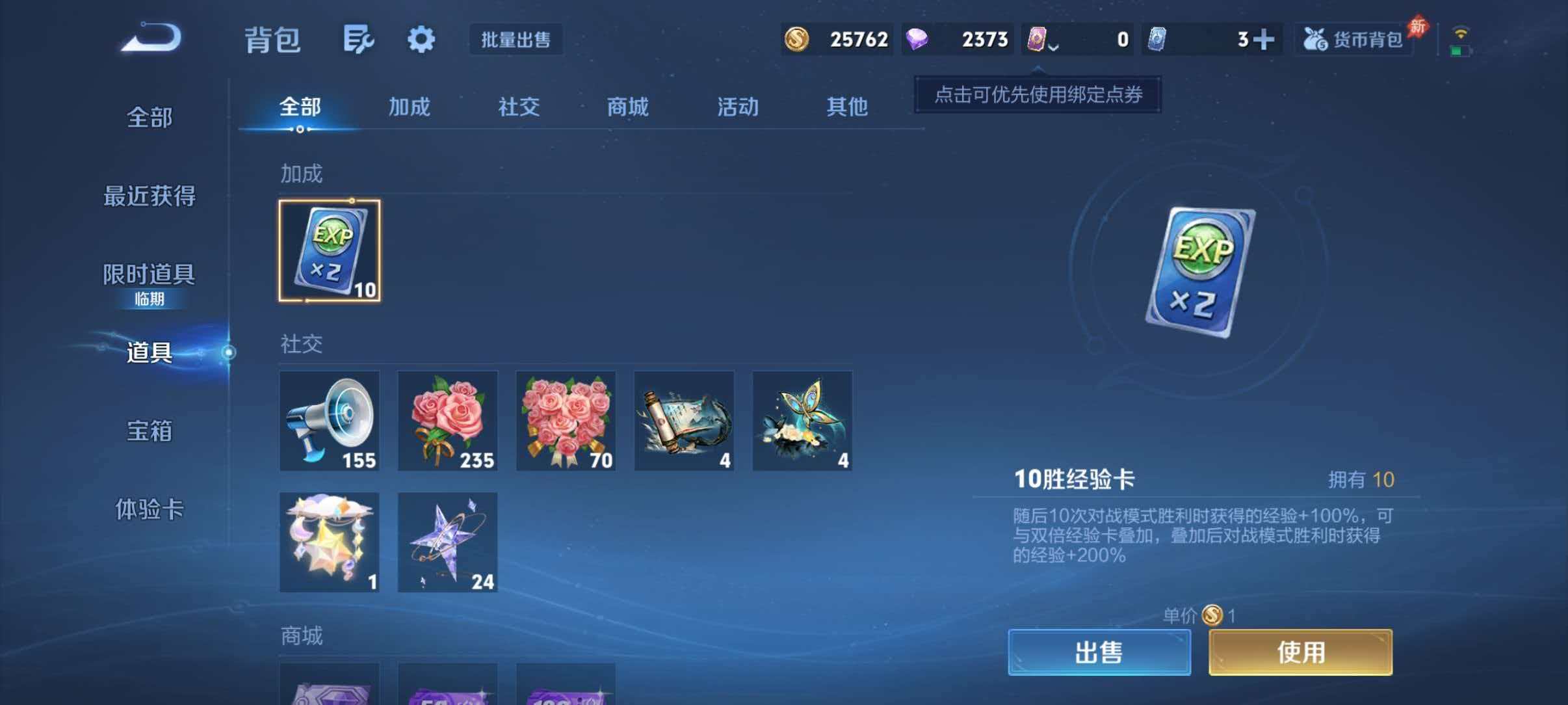Select the rose bouquet item with count 235
The height and width of the screenshot is (705, 1568).
pyautogui.click(x=447, y=421)
